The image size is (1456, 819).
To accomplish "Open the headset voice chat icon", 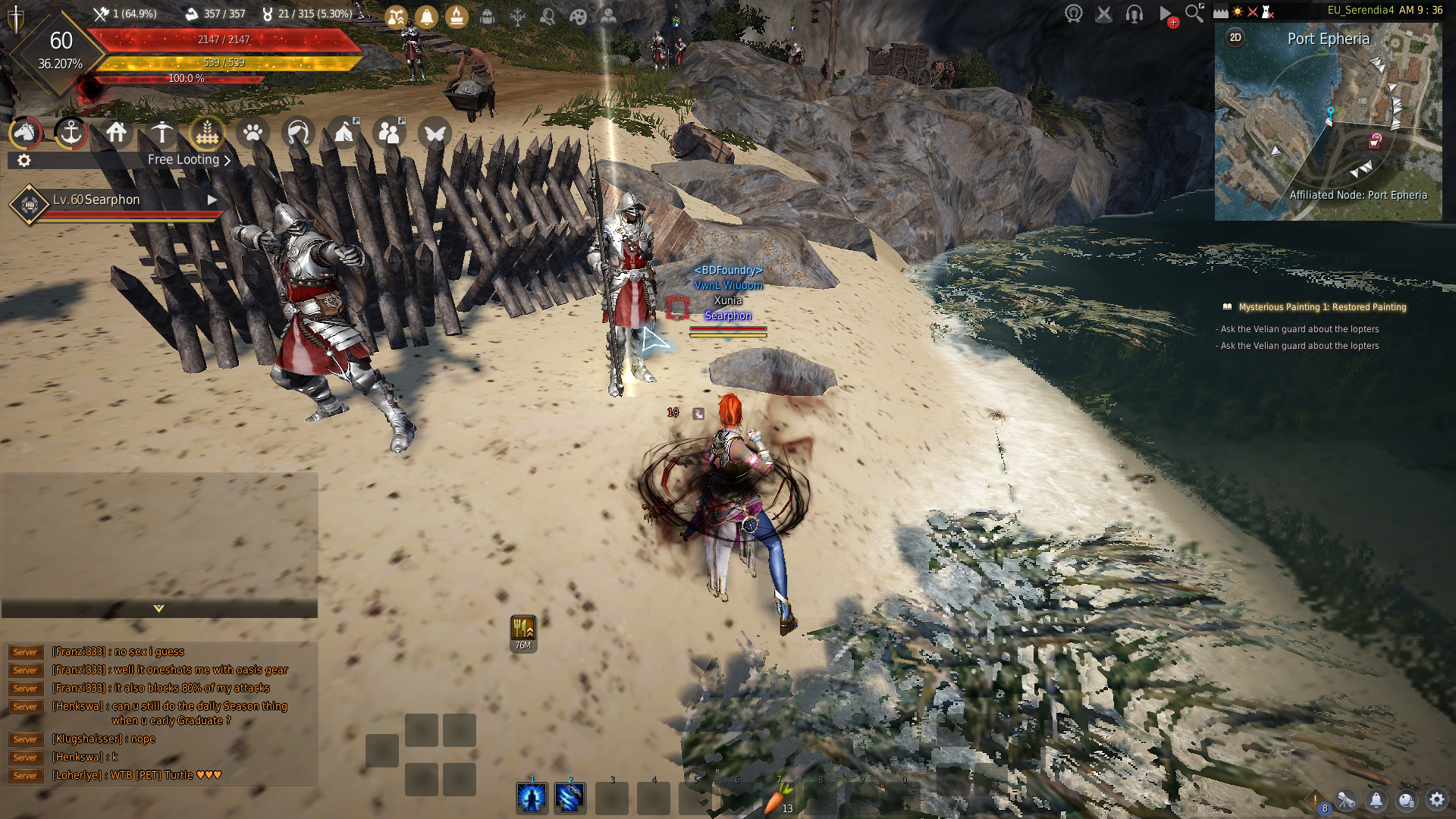I will coord(1134,14).
